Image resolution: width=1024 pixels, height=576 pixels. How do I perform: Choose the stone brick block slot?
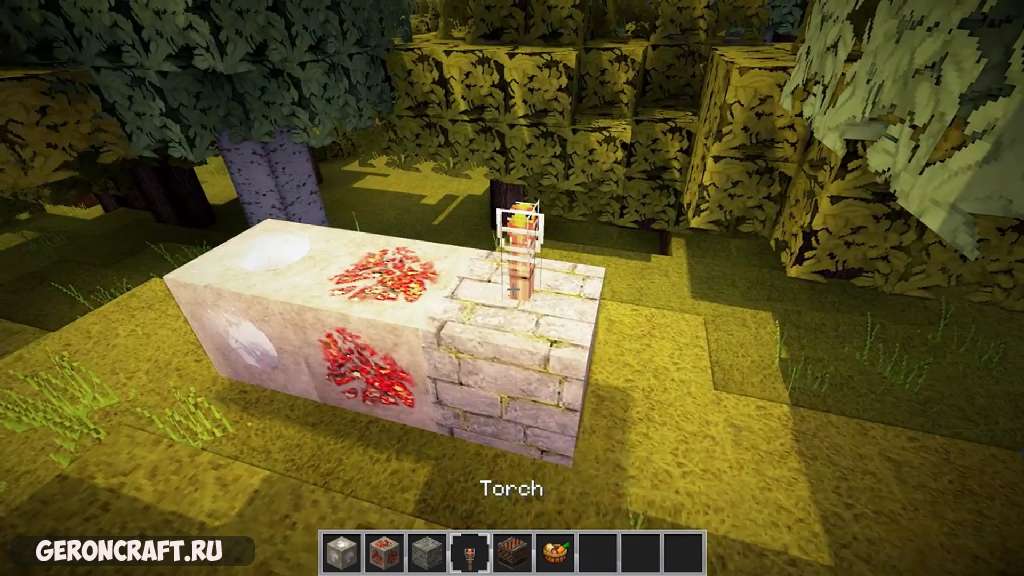[x=427, y=552]
